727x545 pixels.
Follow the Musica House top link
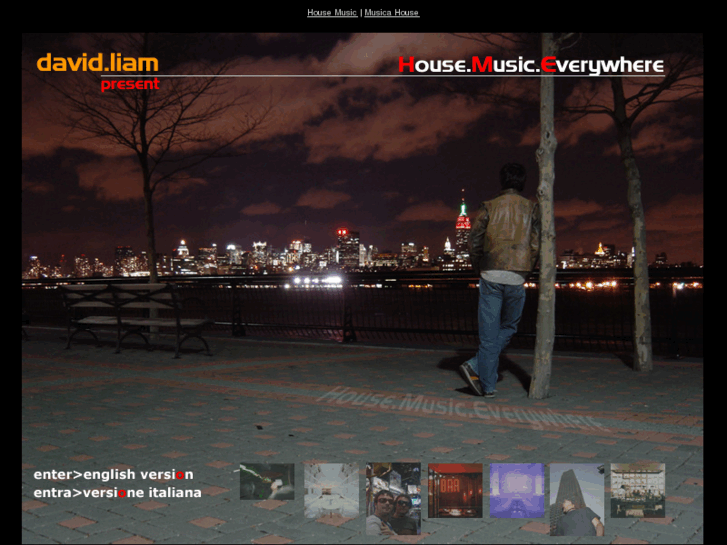pyautogui.click(x=391, y=13)
